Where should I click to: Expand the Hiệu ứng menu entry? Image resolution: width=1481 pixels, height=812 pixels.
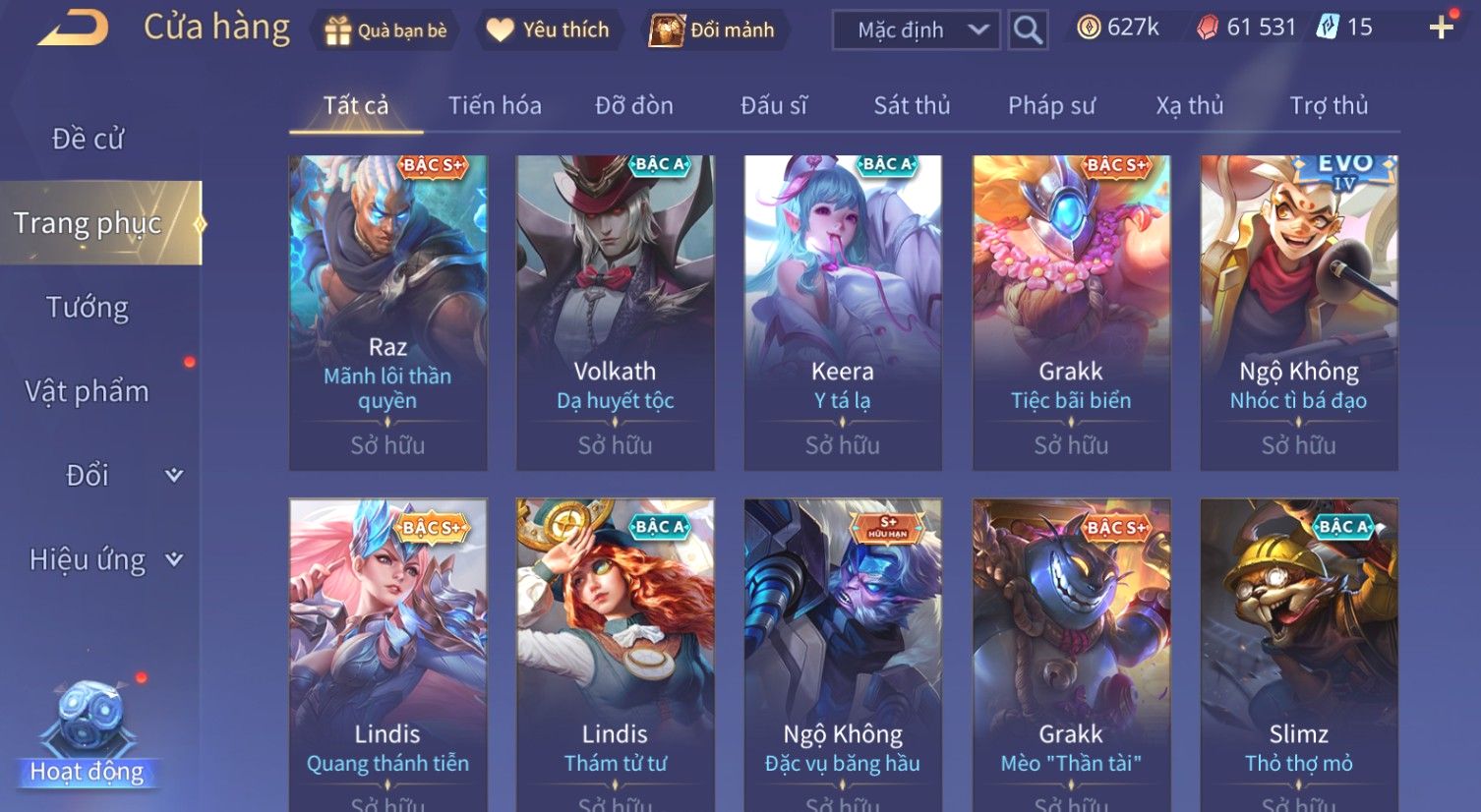[103, 559]
